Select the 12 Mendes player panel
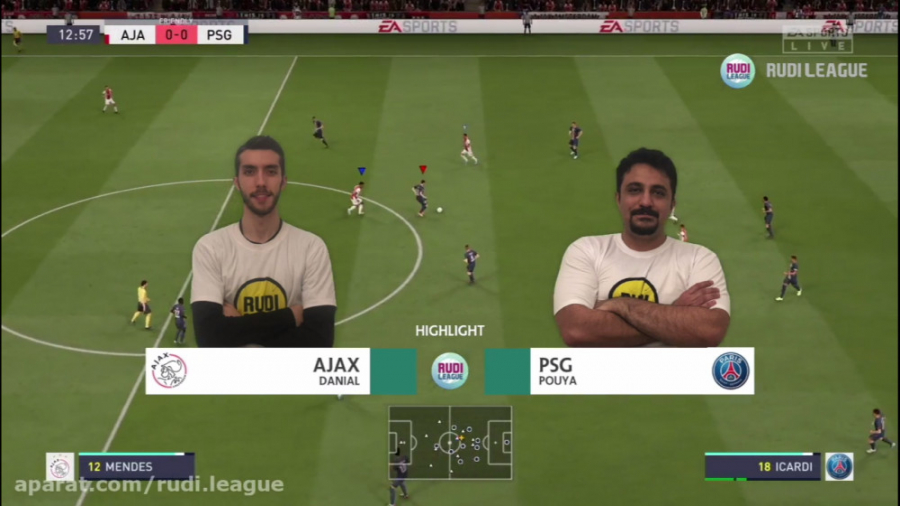Viewport: 900px width, 506px height. coord(136,466)
